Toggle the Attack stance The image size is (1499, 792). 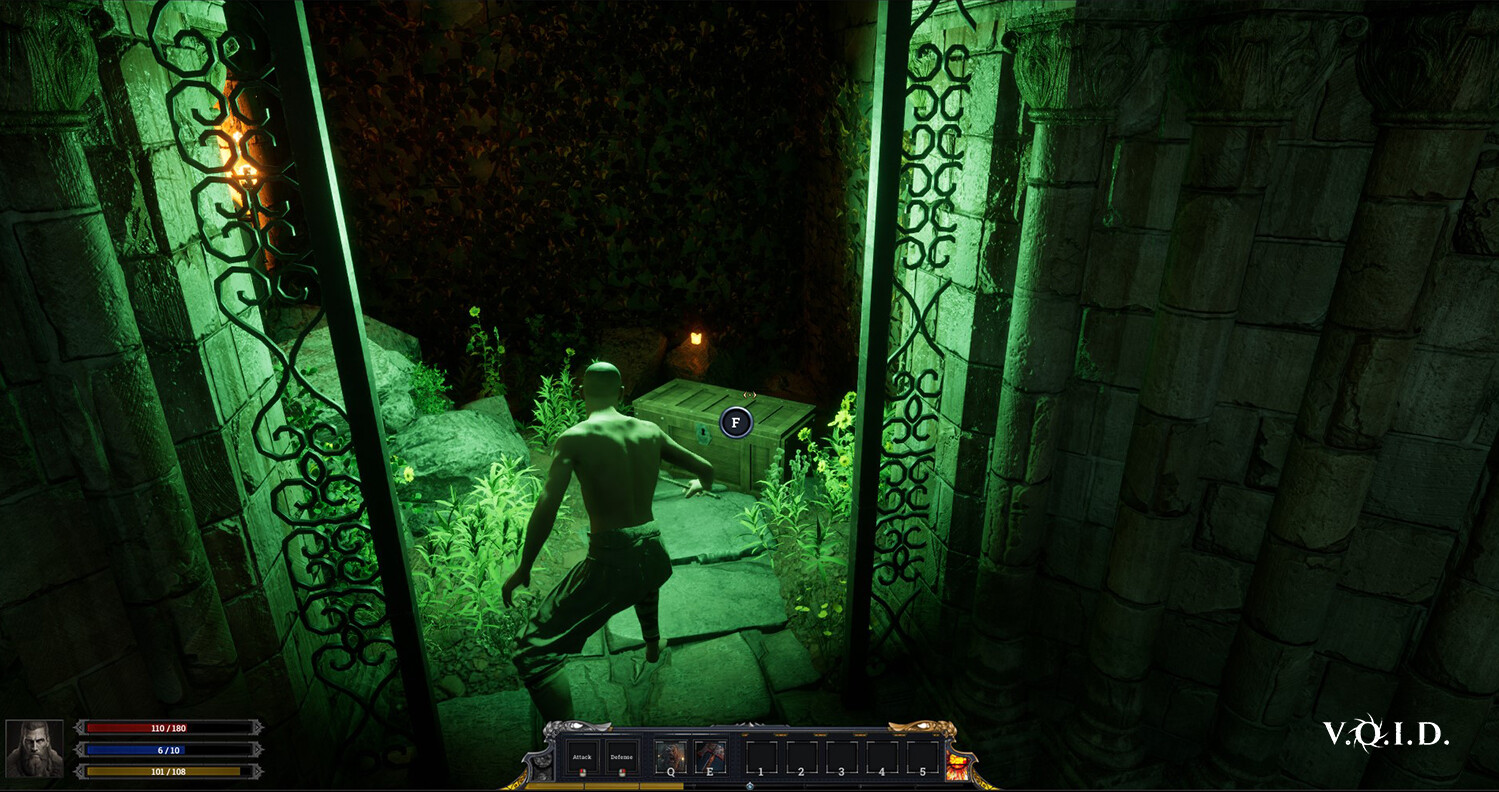click(x=582, y=757)
